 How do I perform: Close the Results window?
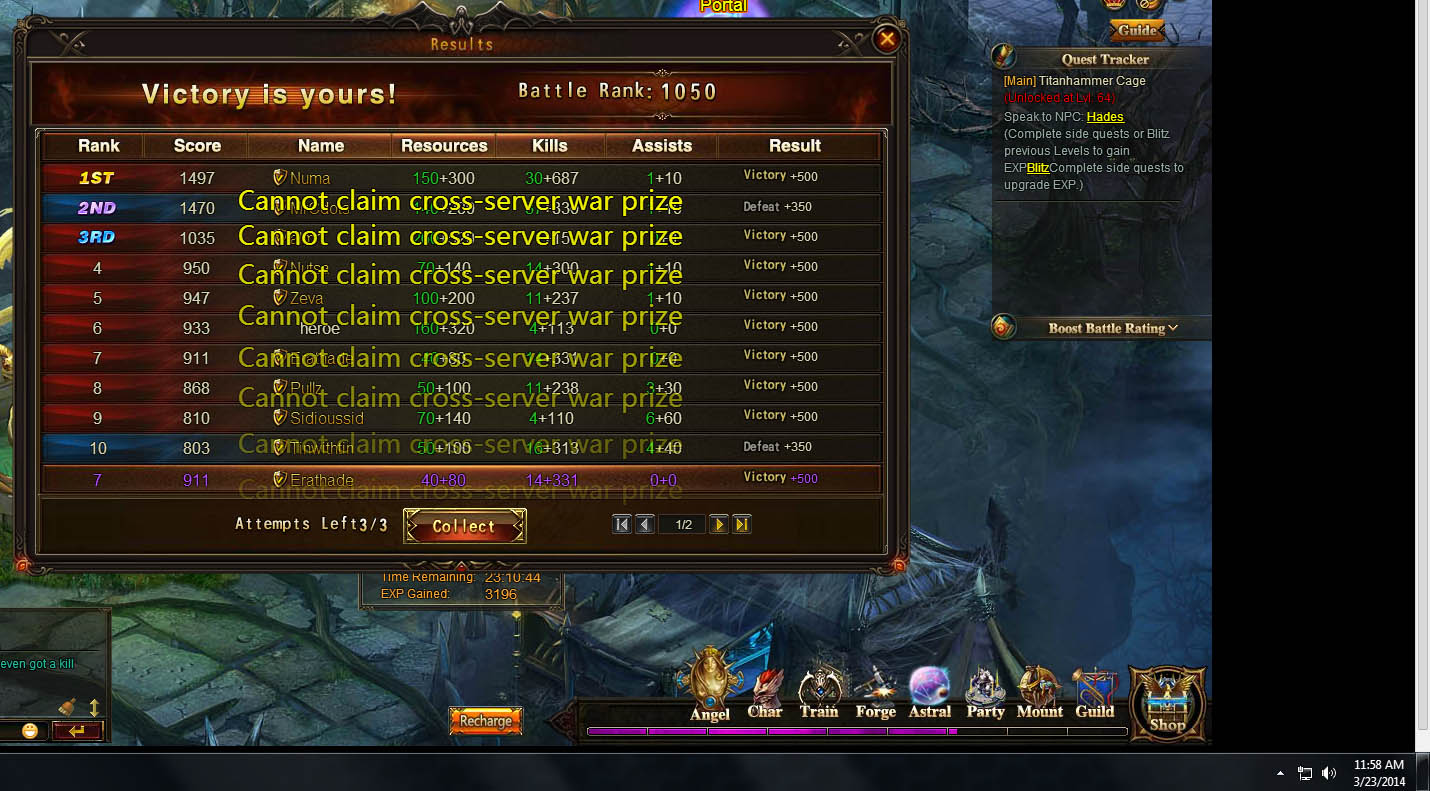pyautogui.click(x=886, y=40)
